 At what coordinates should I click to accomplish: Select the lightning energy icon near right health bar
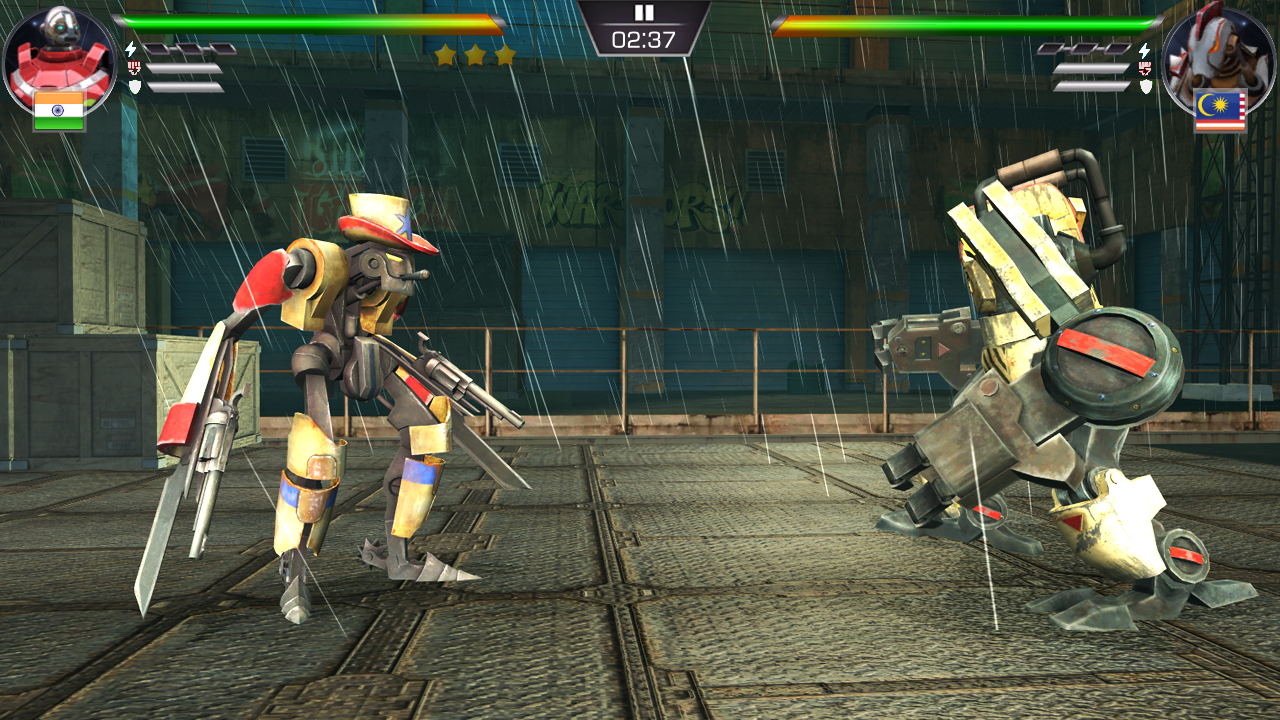[x=1145, y=50]
